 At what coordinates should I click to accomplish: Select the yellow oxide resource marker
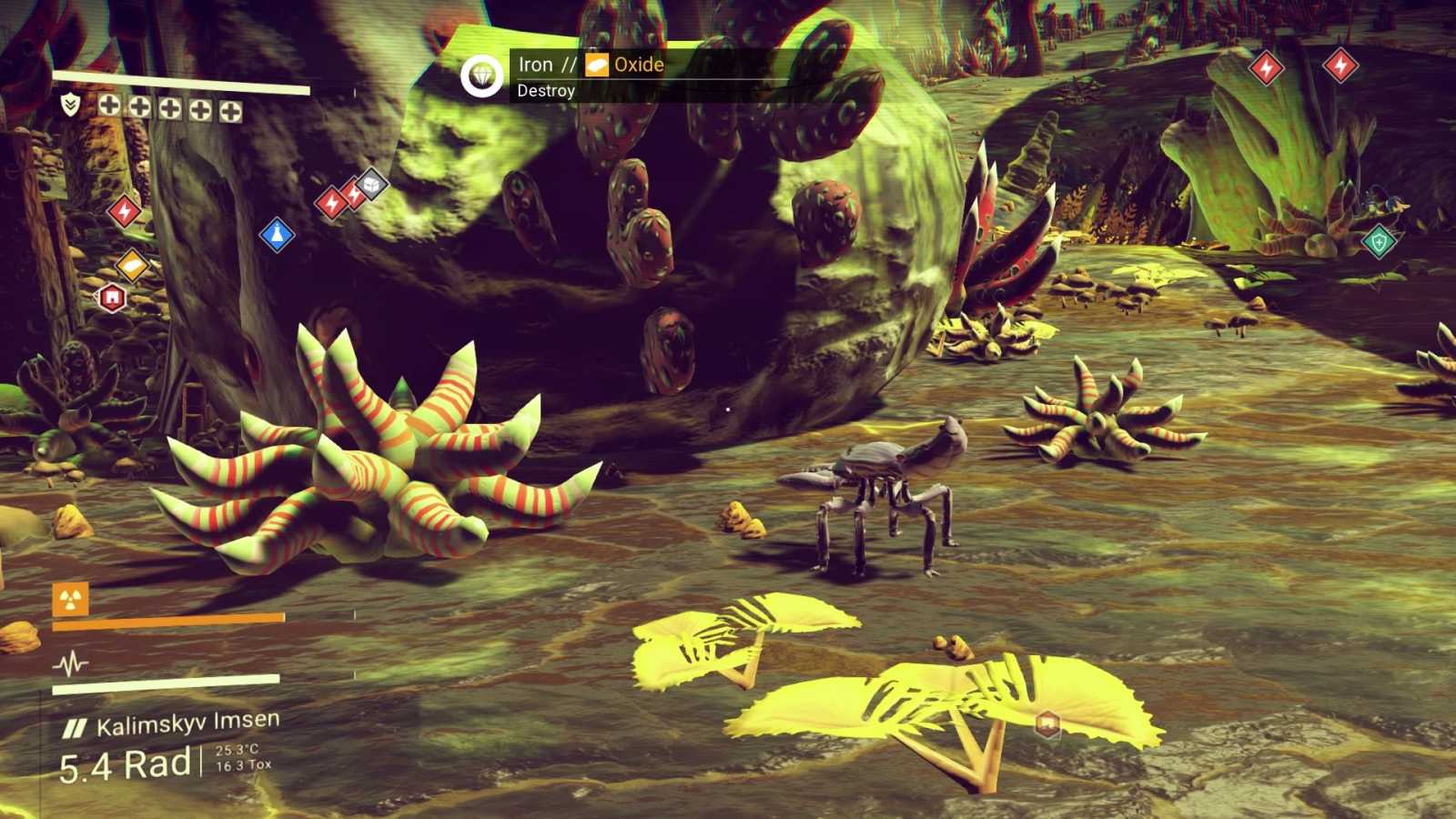pos(132,266)
